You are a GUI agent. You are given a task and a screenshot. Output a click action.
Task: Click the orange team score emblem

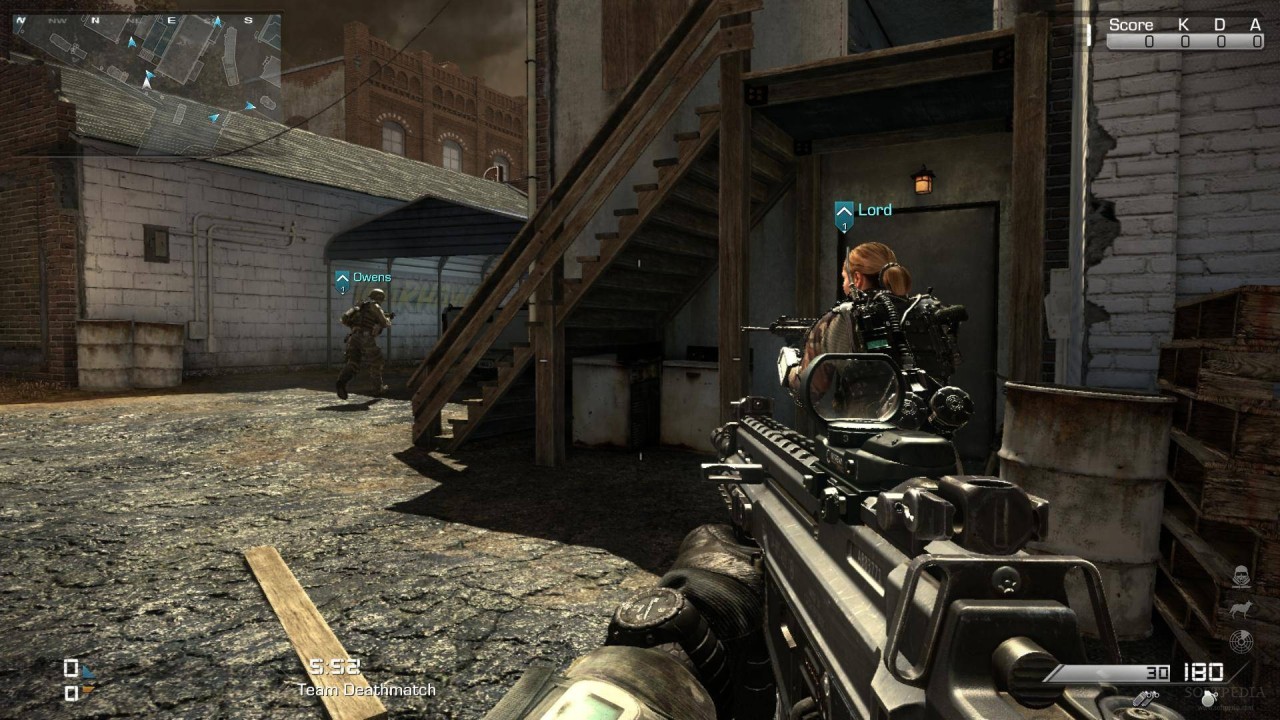pos(88,689)
